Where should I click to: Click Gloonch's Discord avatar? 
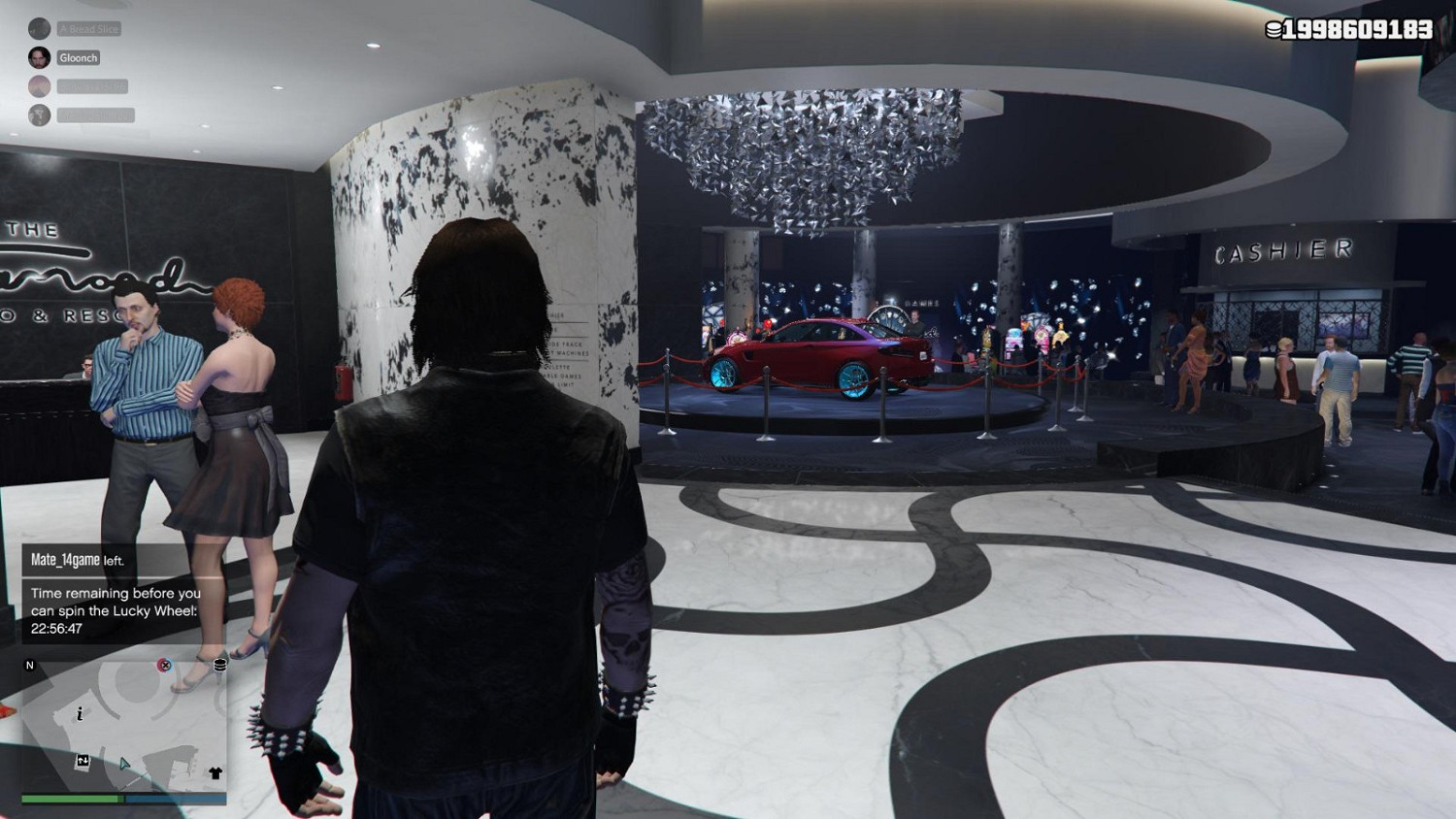click(x=40, y=58)
